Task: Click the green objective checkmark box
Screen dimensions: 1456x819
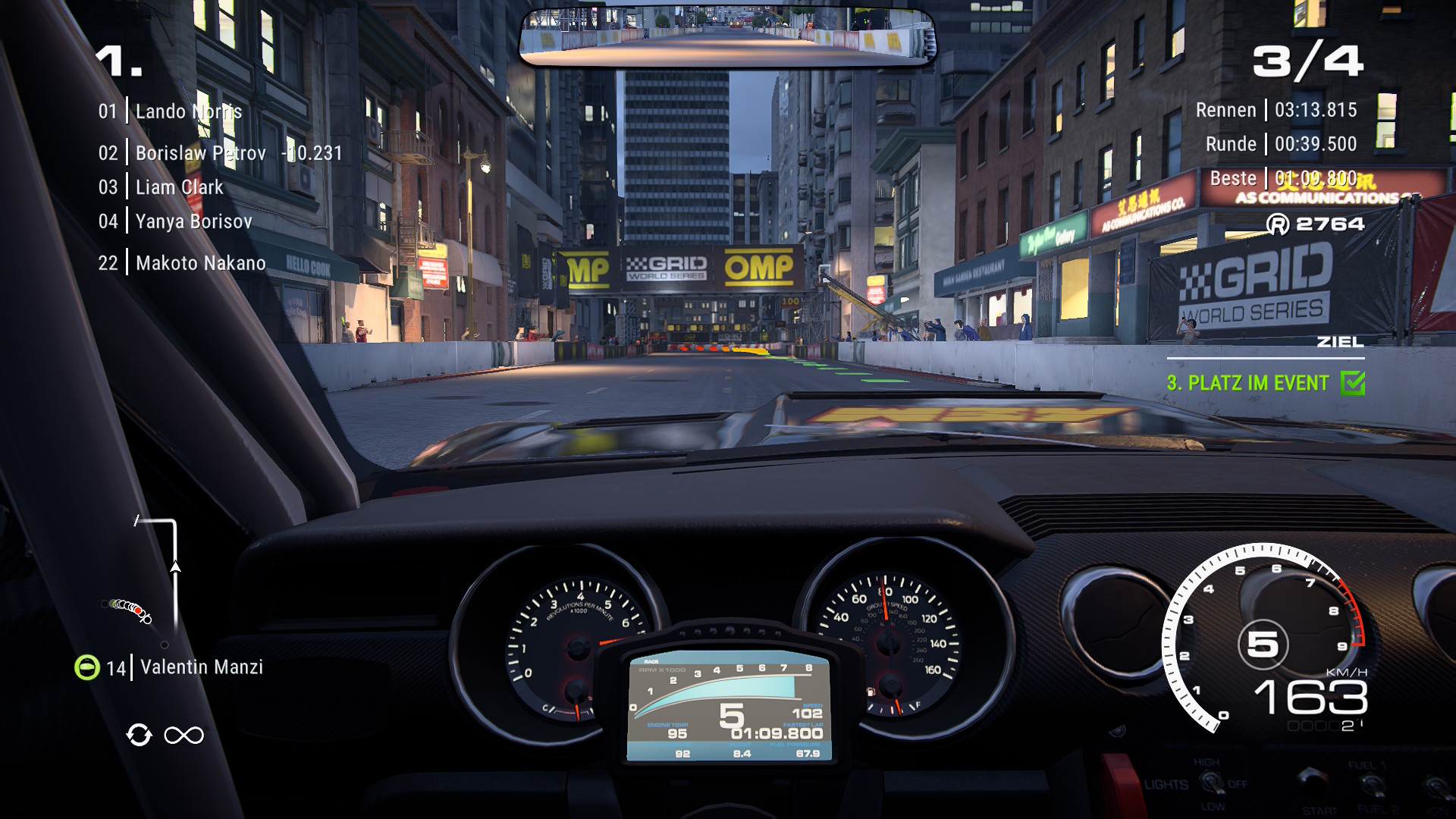Action: pyautogui.click(x=1353, y=383)
